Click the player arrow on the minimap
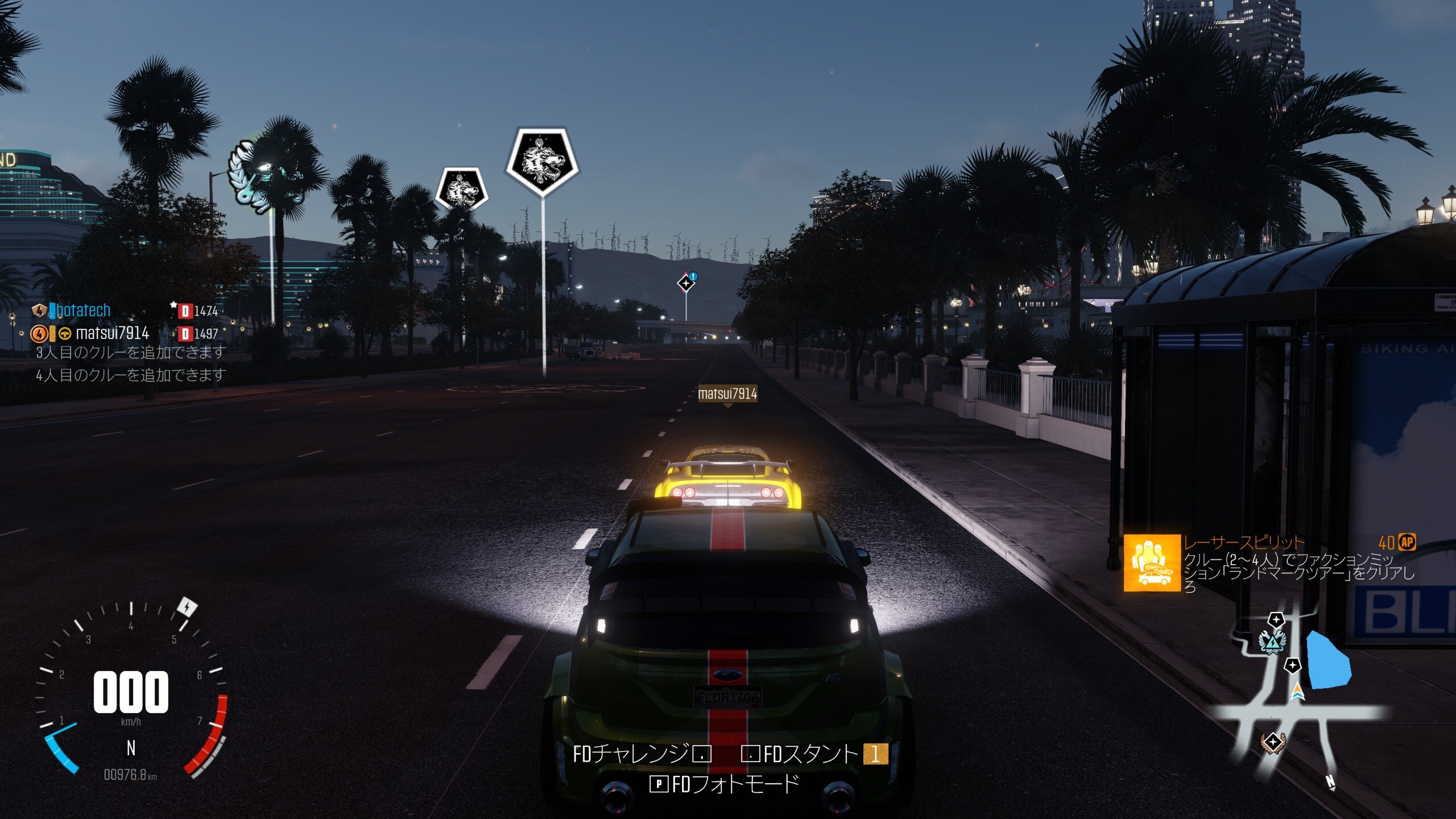Image resolution: width=1456 pixels, height=819 pixels. tap(1297, 692)
